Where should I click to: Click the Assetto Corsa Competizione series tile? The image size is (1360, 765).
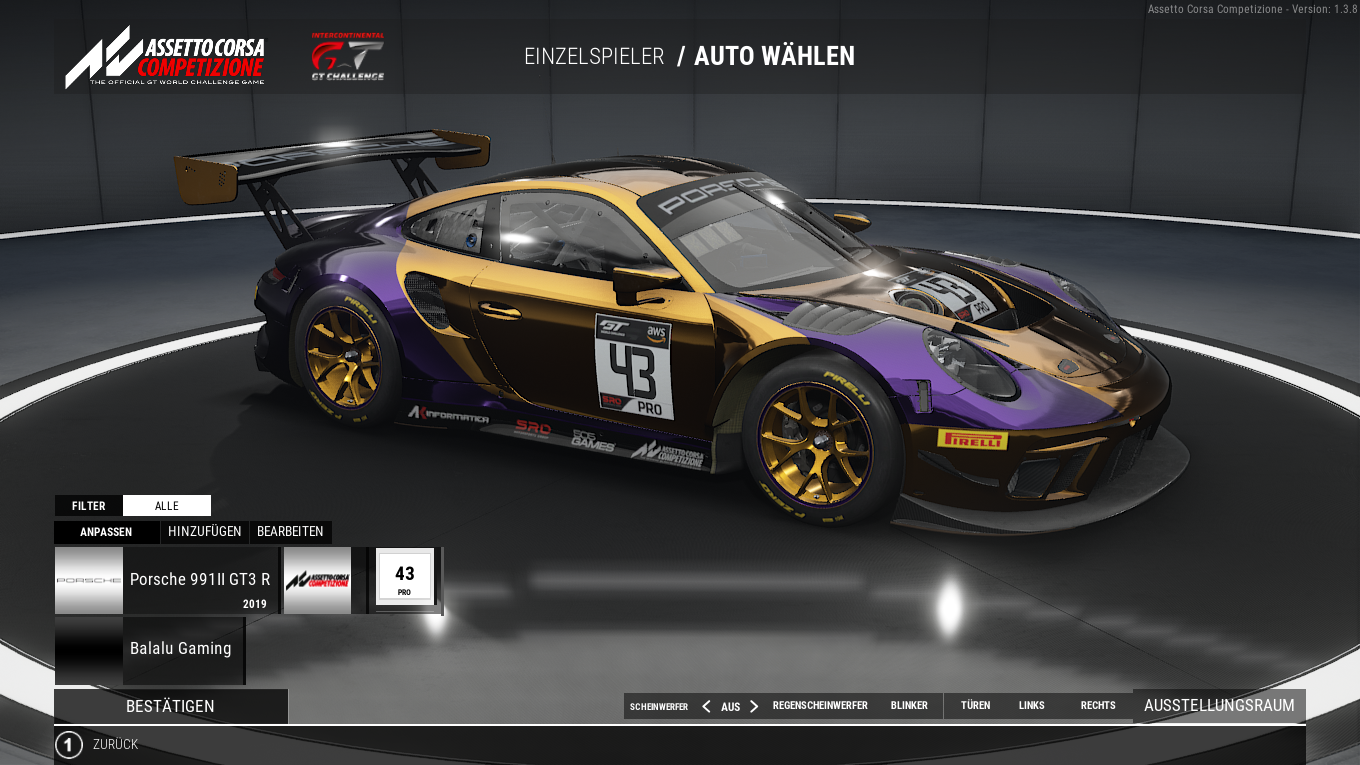[x=318, y=580]
